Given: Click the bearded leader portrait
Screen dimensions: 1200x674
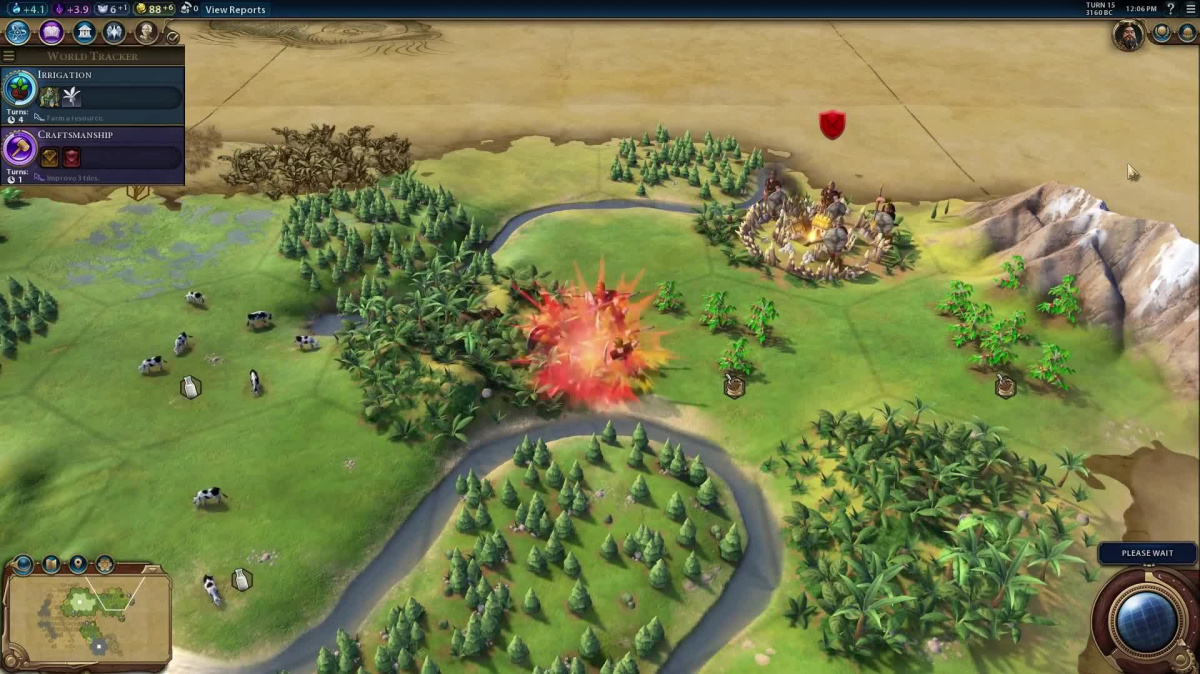Looking at the screenshot, I should pyautogui.click(x=1128, y=34).
